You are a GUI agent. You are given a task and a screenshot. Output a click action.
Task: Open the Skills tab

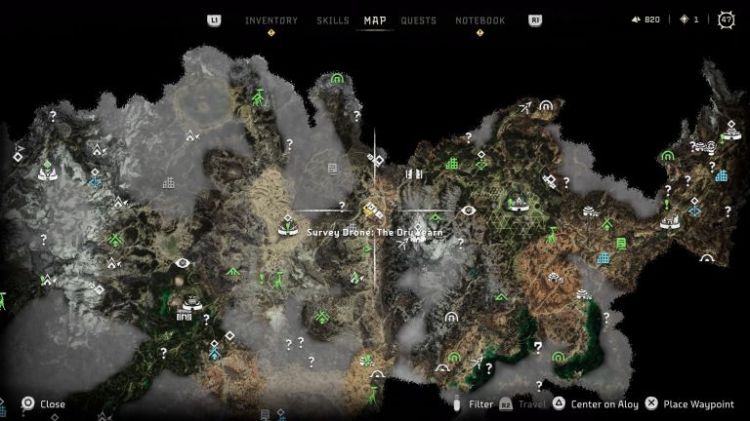[x=332, y=20]
